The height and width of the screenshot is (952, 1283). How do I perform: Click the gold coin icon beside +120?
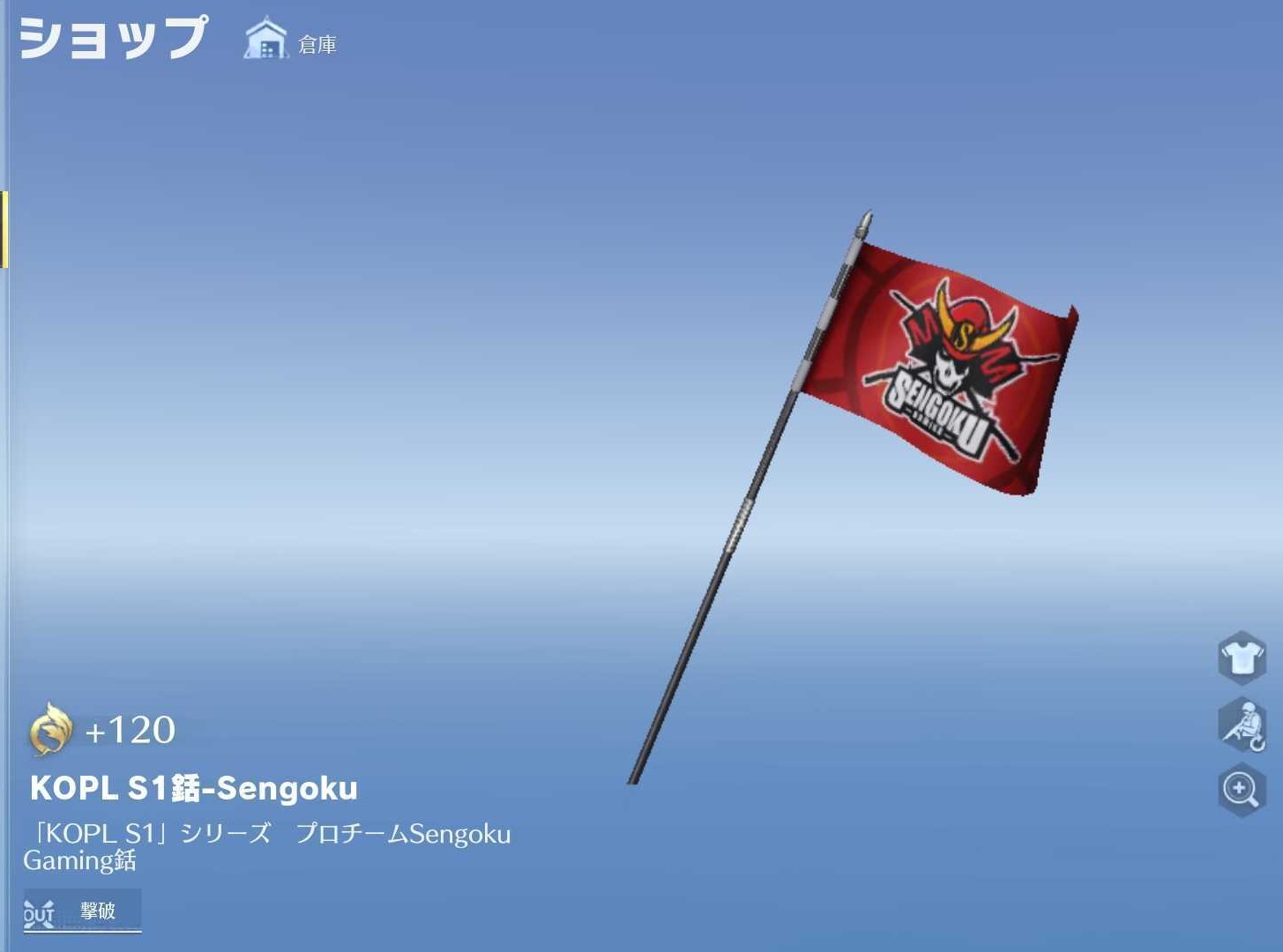point(50,730)
